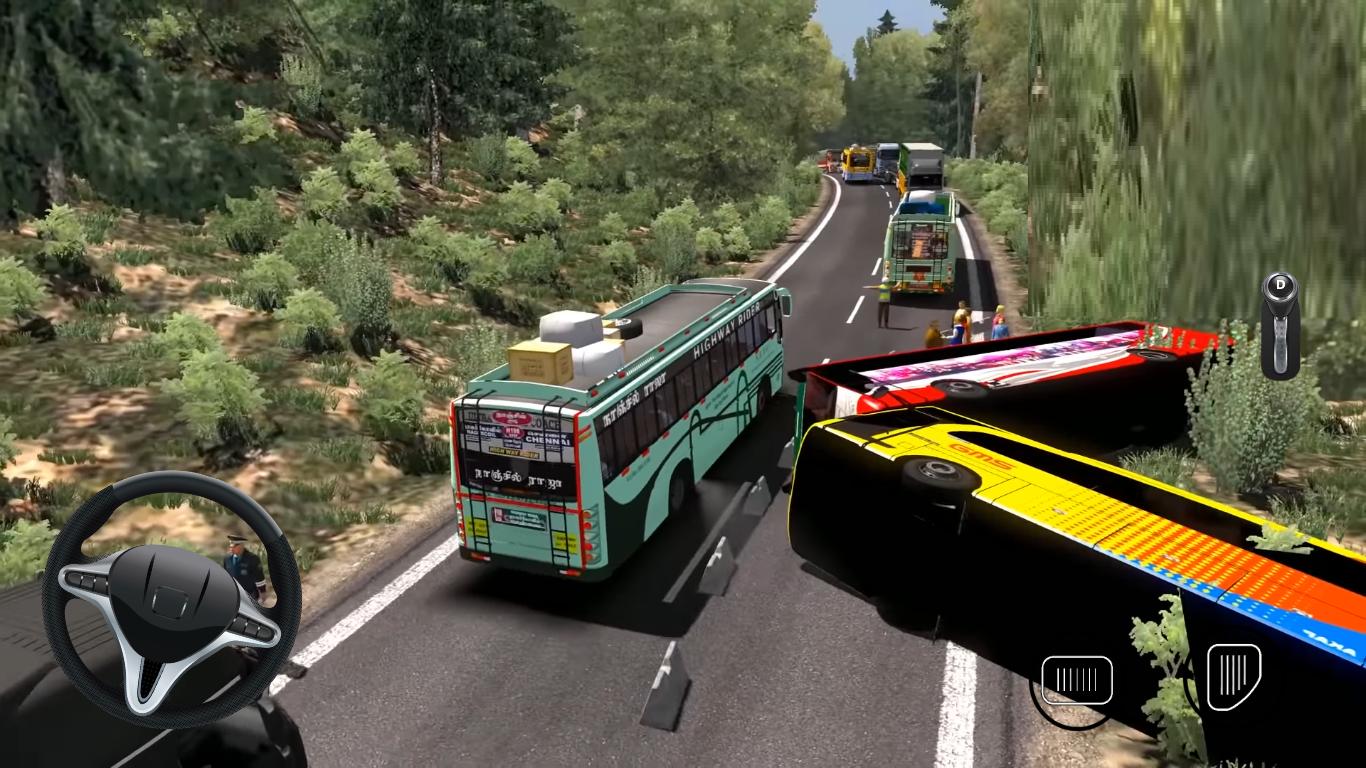Click the yellow truck at the far bend

858,165
